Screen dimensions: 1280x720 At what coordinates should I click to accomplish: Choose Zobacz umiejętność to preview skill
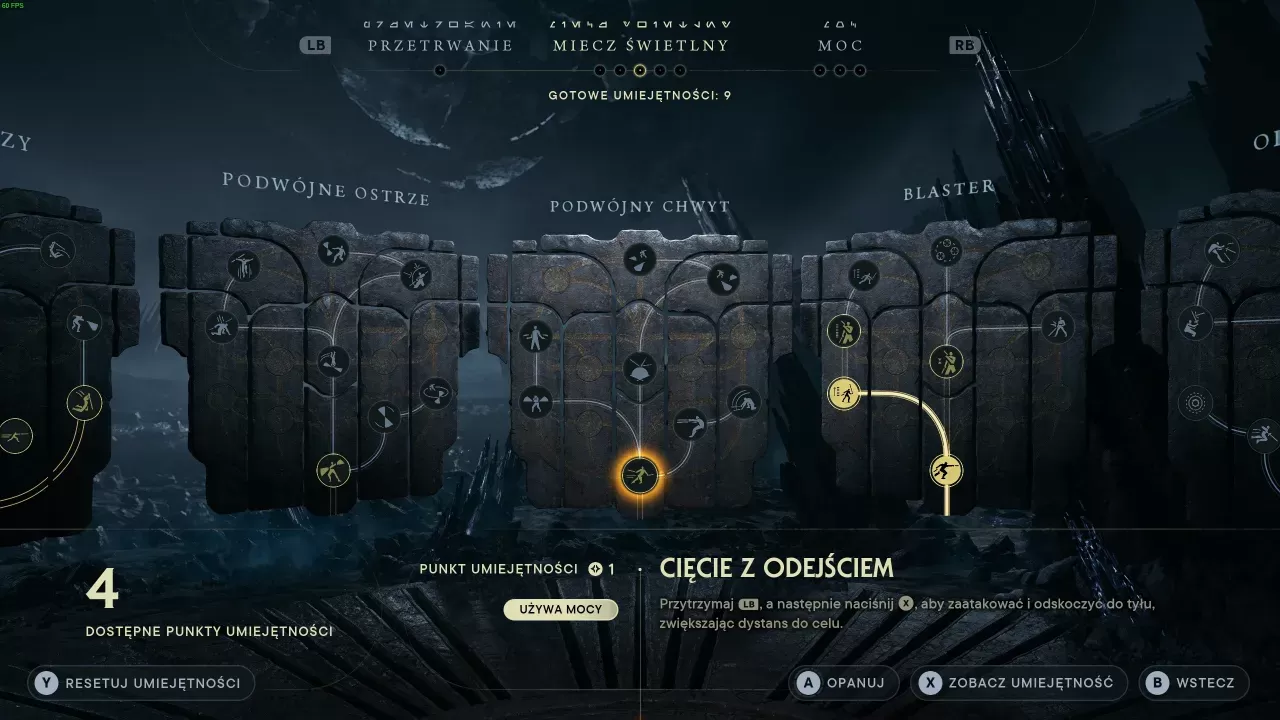point(1018,683)
